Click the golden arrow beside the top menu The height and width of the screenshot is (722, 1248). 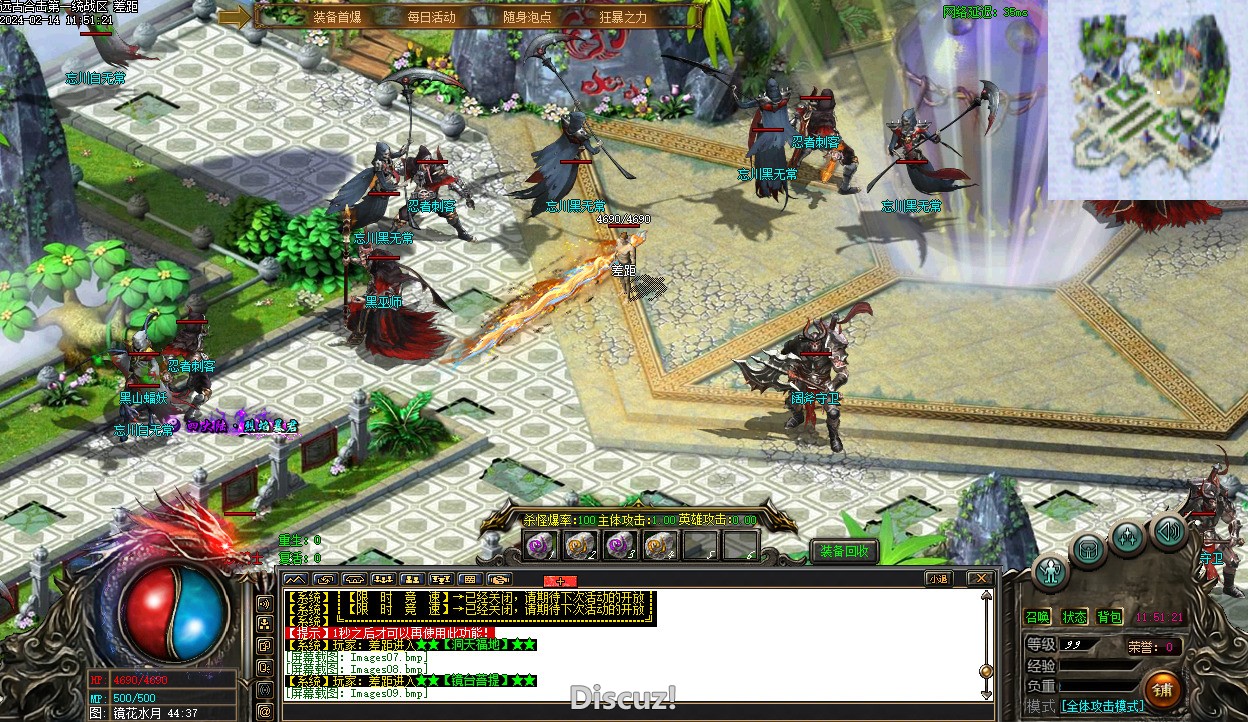[x=235, y=17]
